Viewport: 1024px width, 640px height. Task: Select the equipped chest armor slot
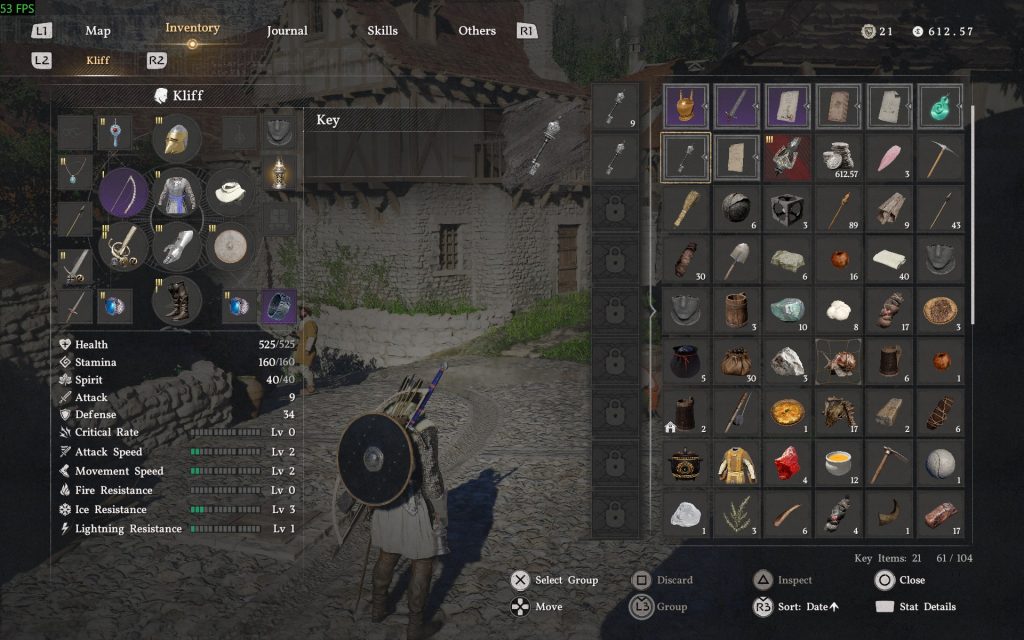click(x=177, y=192)
